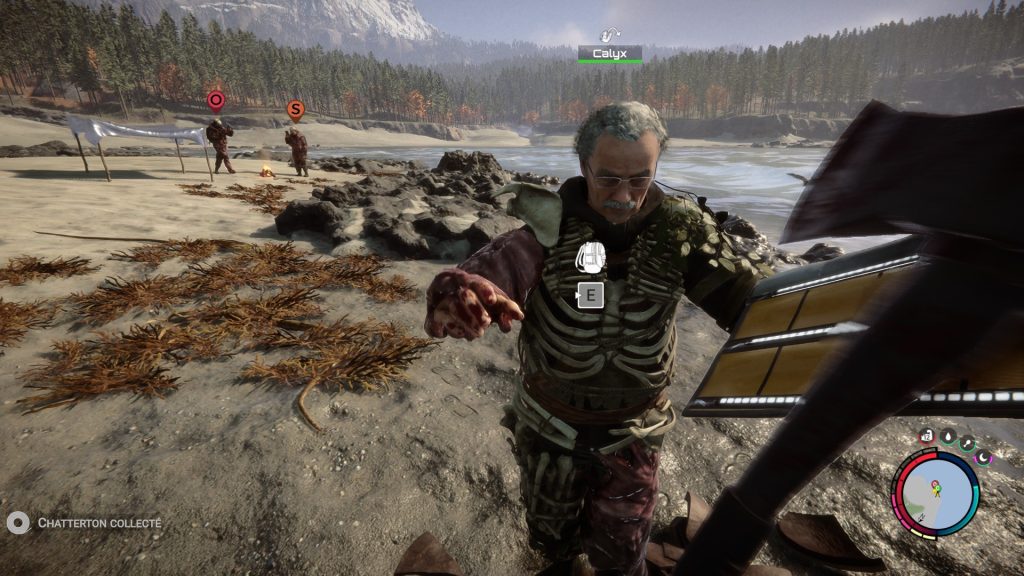Click the Chatterton collecté notification

84,523
